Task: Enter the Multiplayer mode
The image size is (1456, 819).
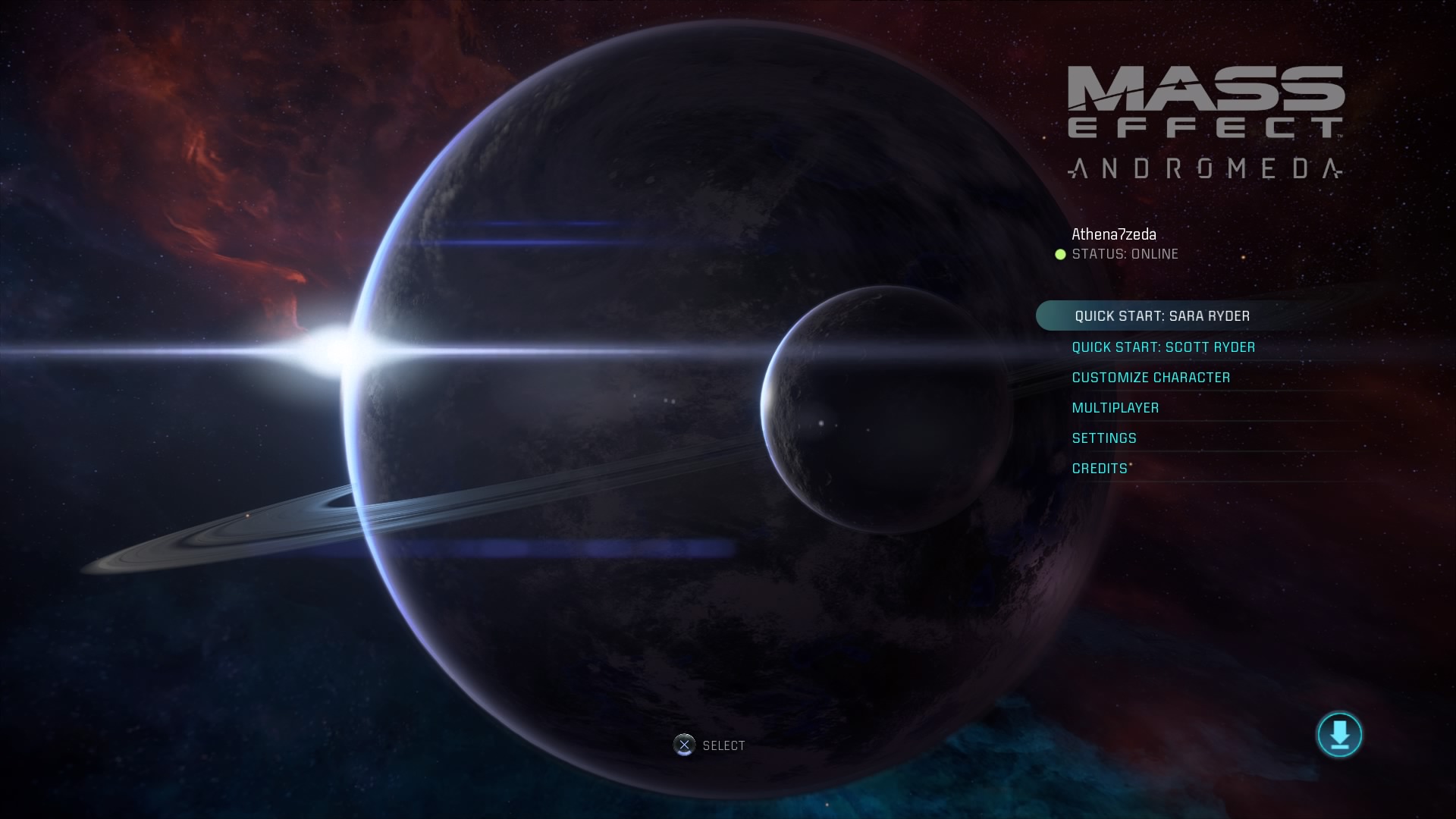Action: point(1115,407)
